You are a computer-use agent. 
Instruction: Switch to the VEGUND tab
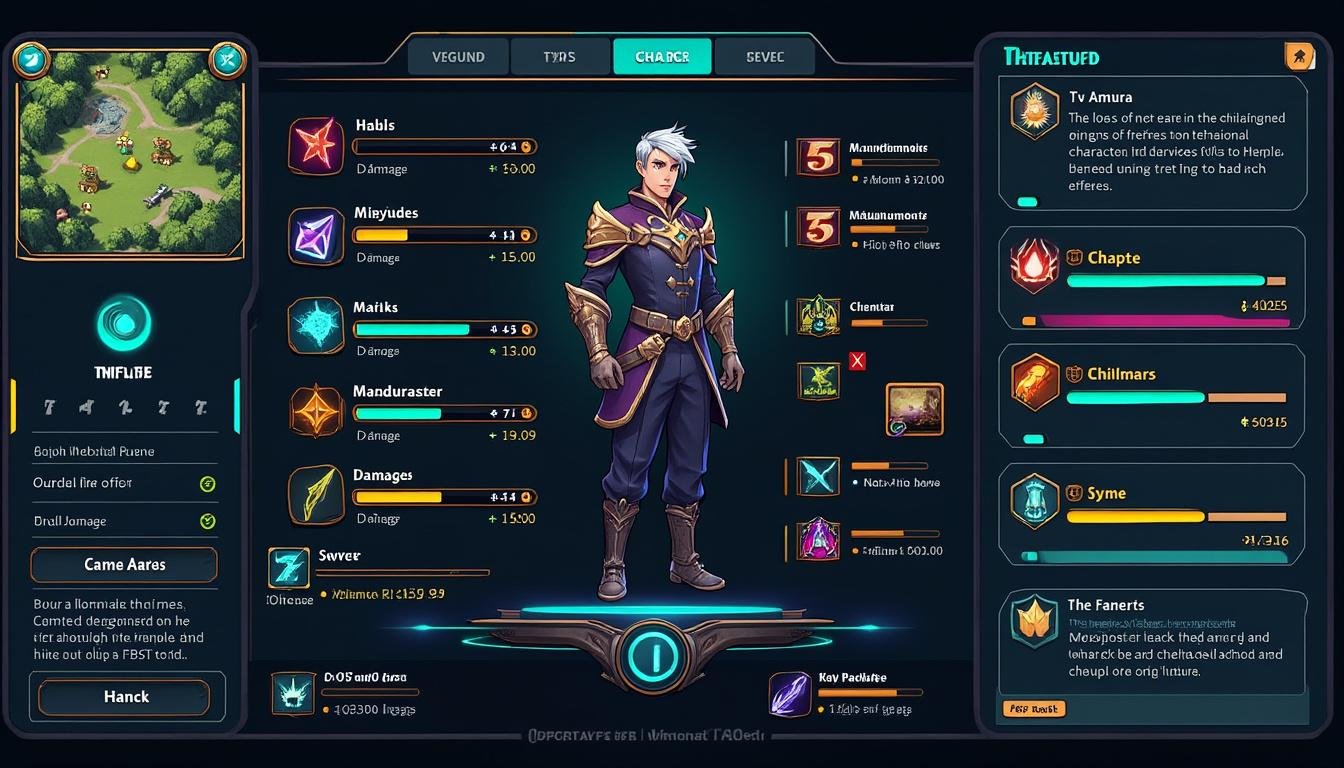pyautogui.click(x=458, y=57)
